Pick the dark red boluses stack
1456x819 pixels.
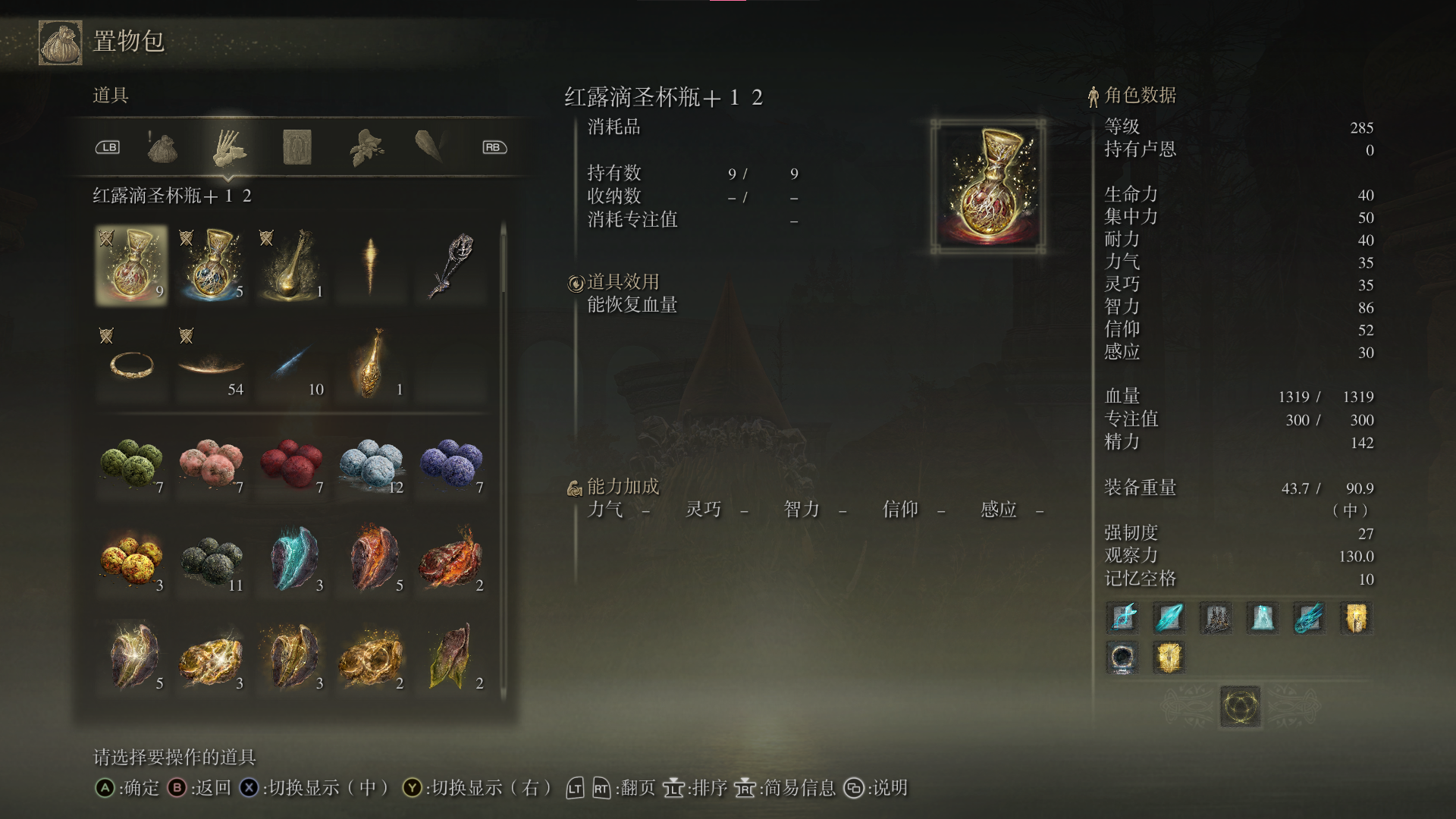(x=291, y=462)
